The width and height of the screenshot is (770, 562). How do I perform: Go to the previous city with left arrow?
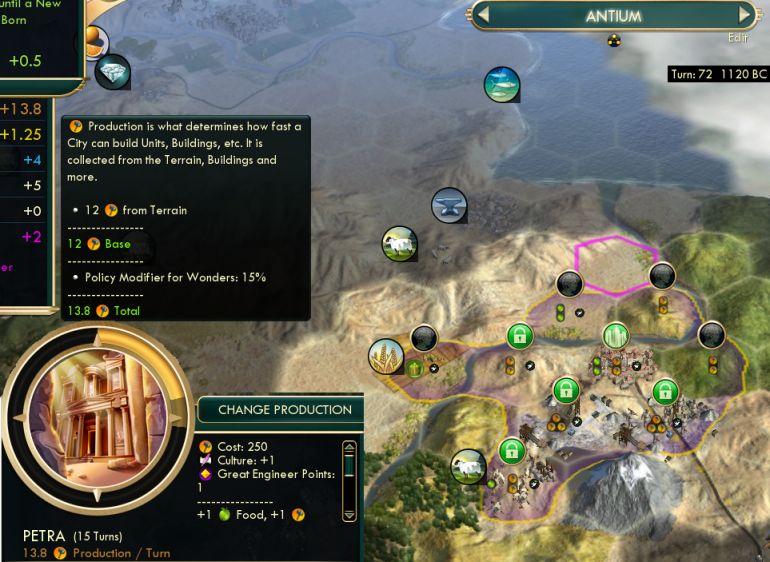482,15
